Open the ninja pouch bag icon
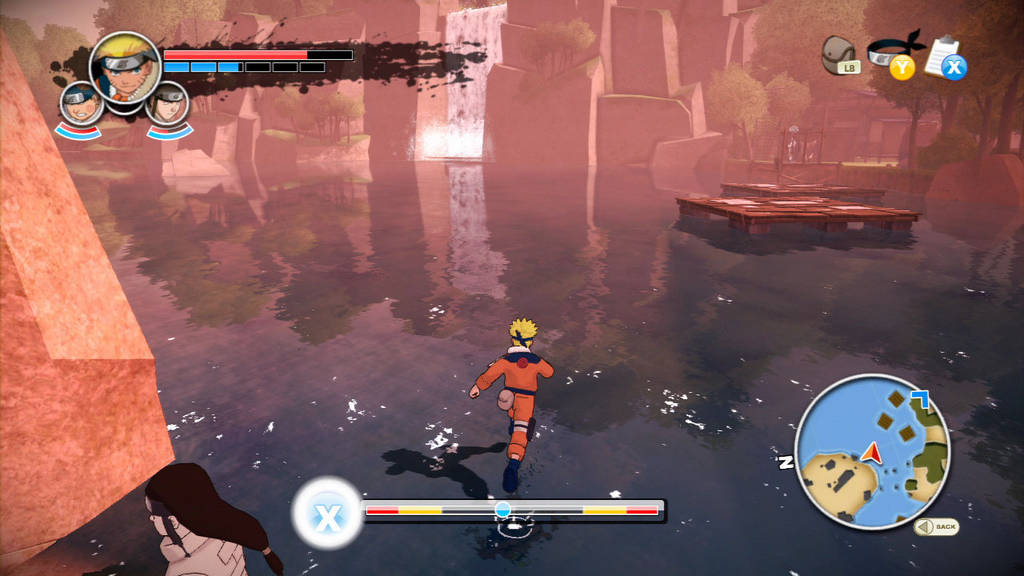The image size is (1024, 576). coord(839,54)
